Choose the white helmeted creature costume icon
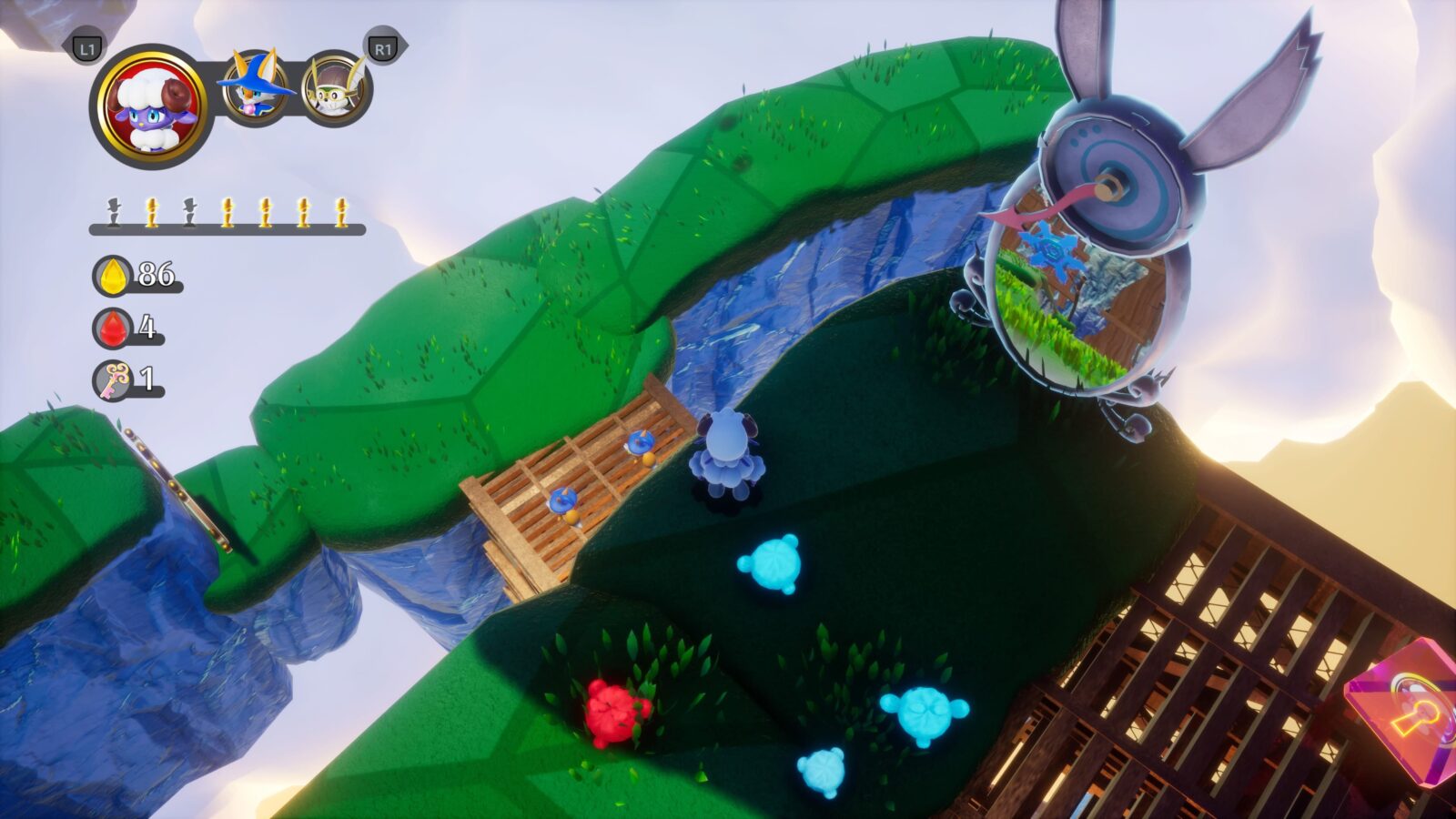1456x819 pixels. pyautogui.click(x=335, y=88)
